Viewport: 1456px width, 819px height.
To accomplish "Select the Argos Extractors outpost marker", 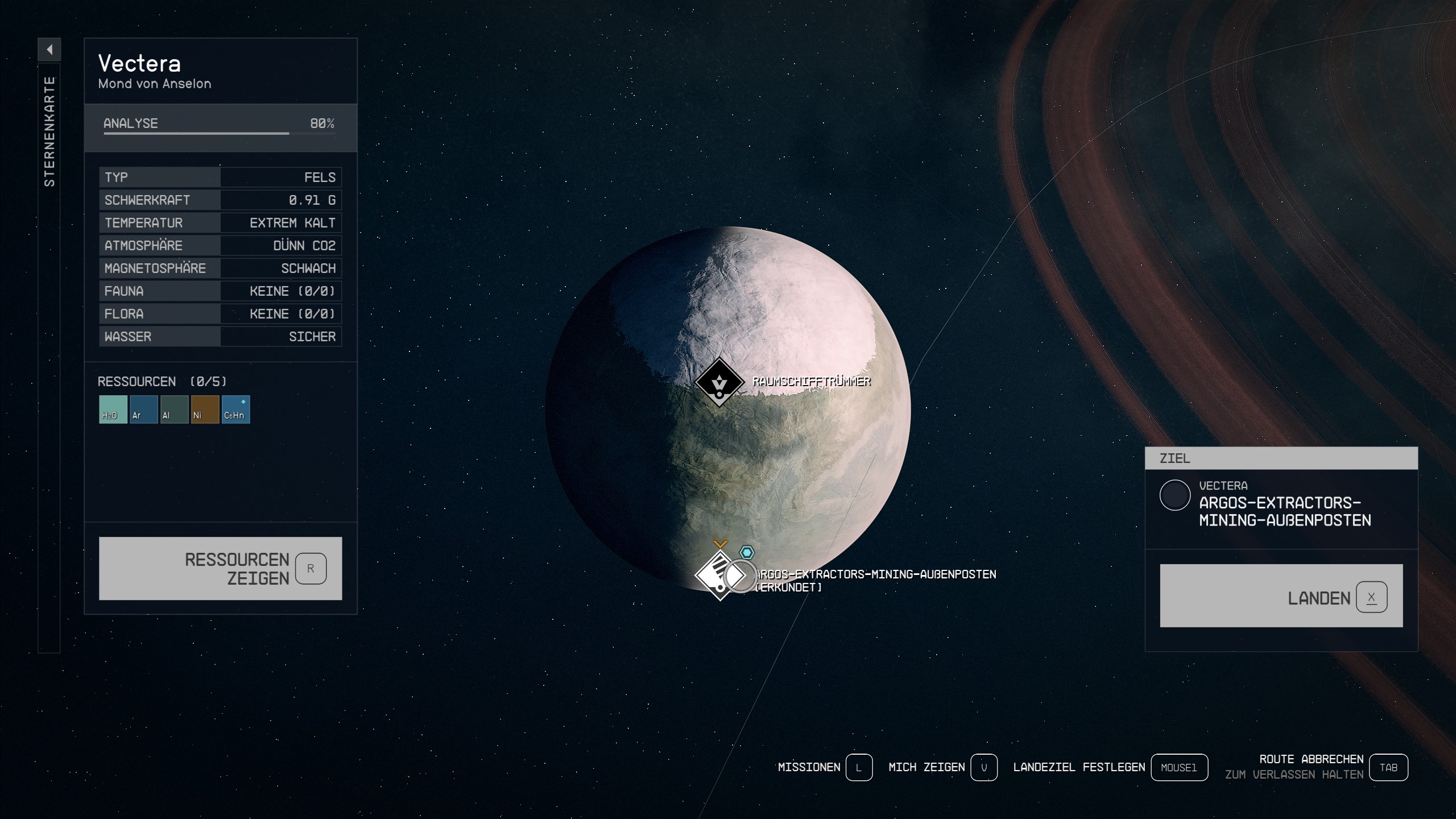I will click(x=718, y=575).
